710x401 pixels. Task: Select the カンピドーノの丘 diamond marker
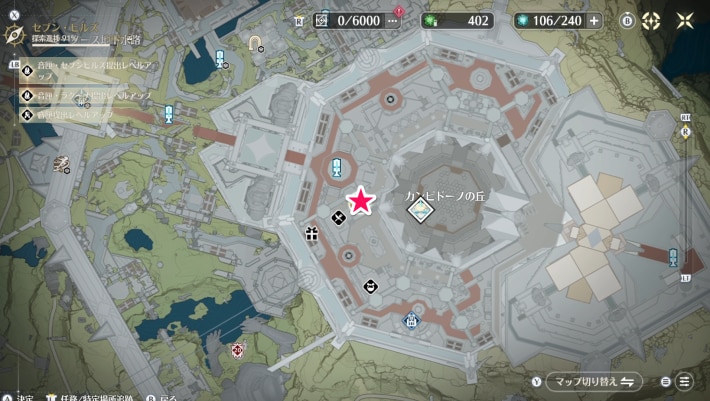click(421, 208)
